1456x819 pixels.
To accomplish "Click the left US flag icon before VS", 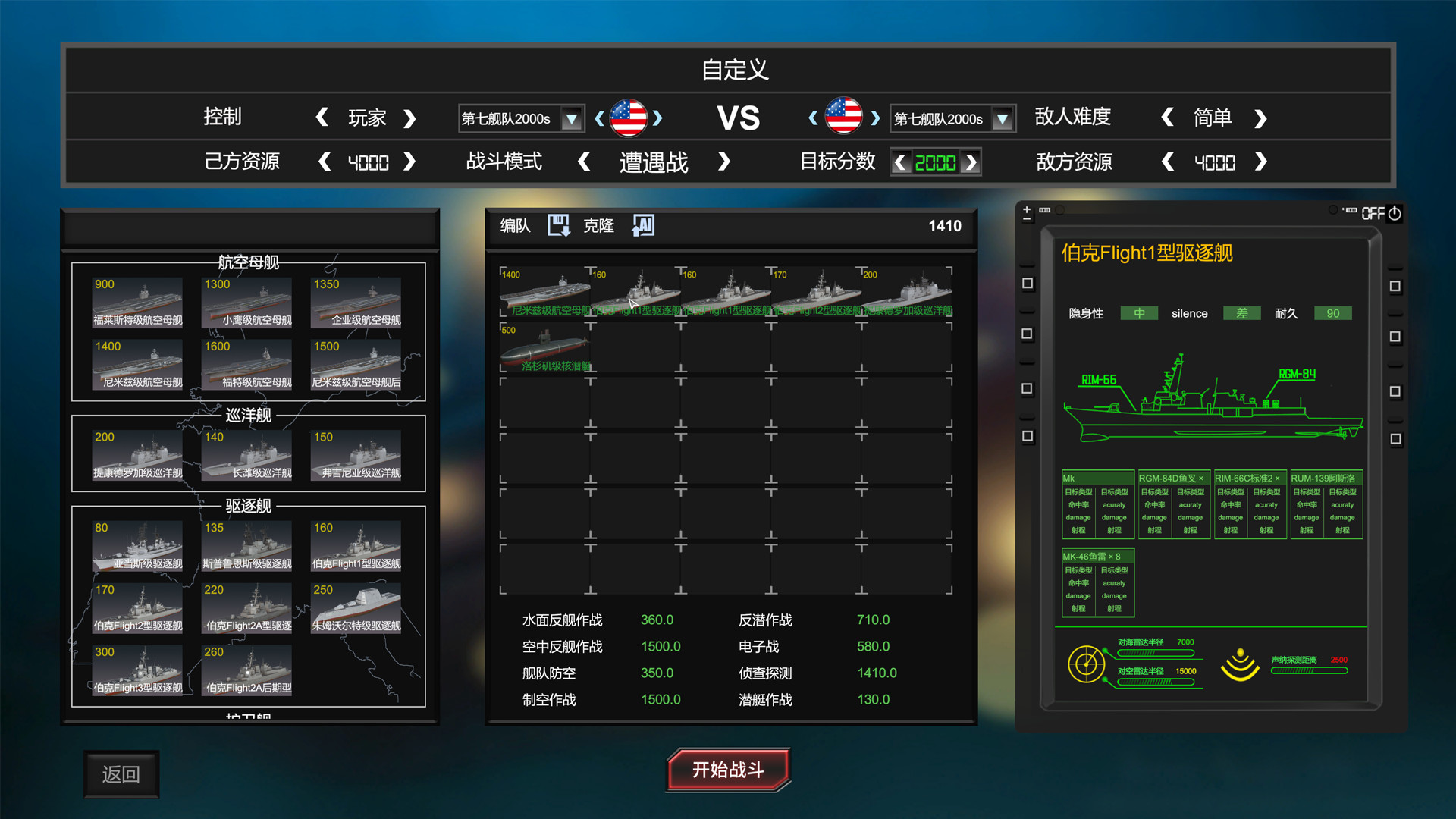I will coord(629,118).
